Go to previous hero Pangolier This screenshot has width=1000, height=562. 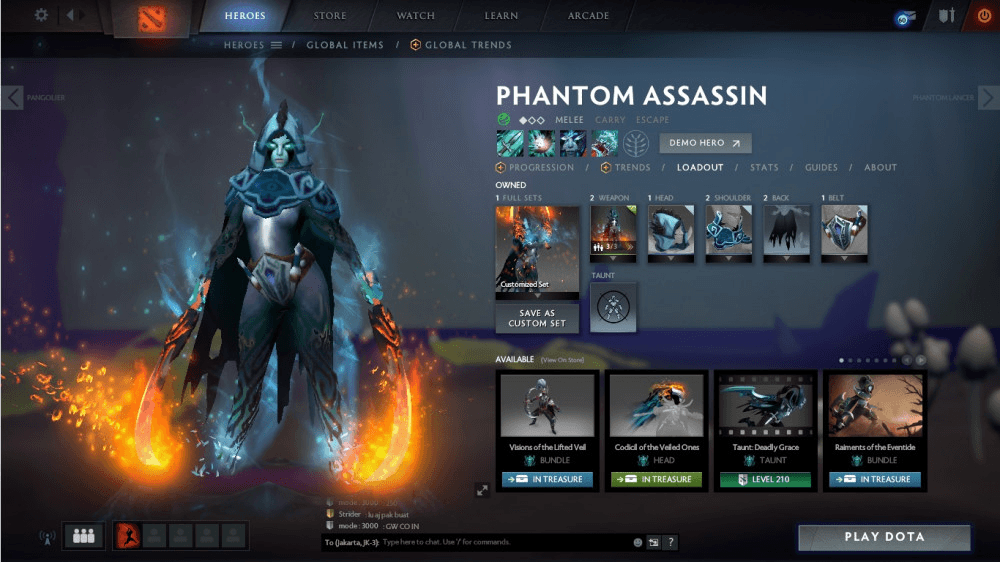point(12,97)
